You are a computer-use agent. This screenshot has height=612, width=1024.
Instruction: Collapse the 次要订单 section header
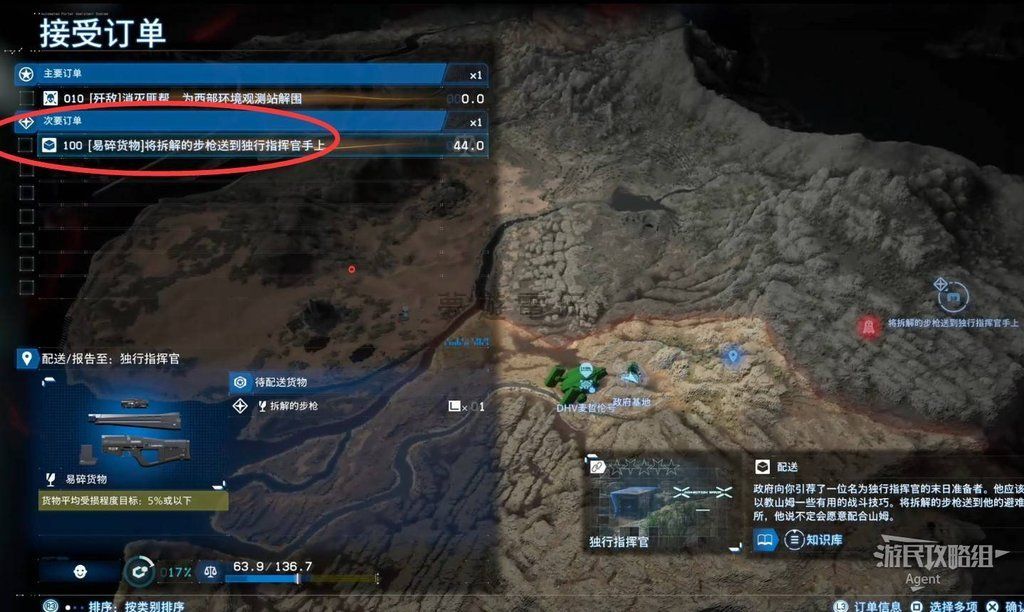pyautogui.click(x=240, y=122)
